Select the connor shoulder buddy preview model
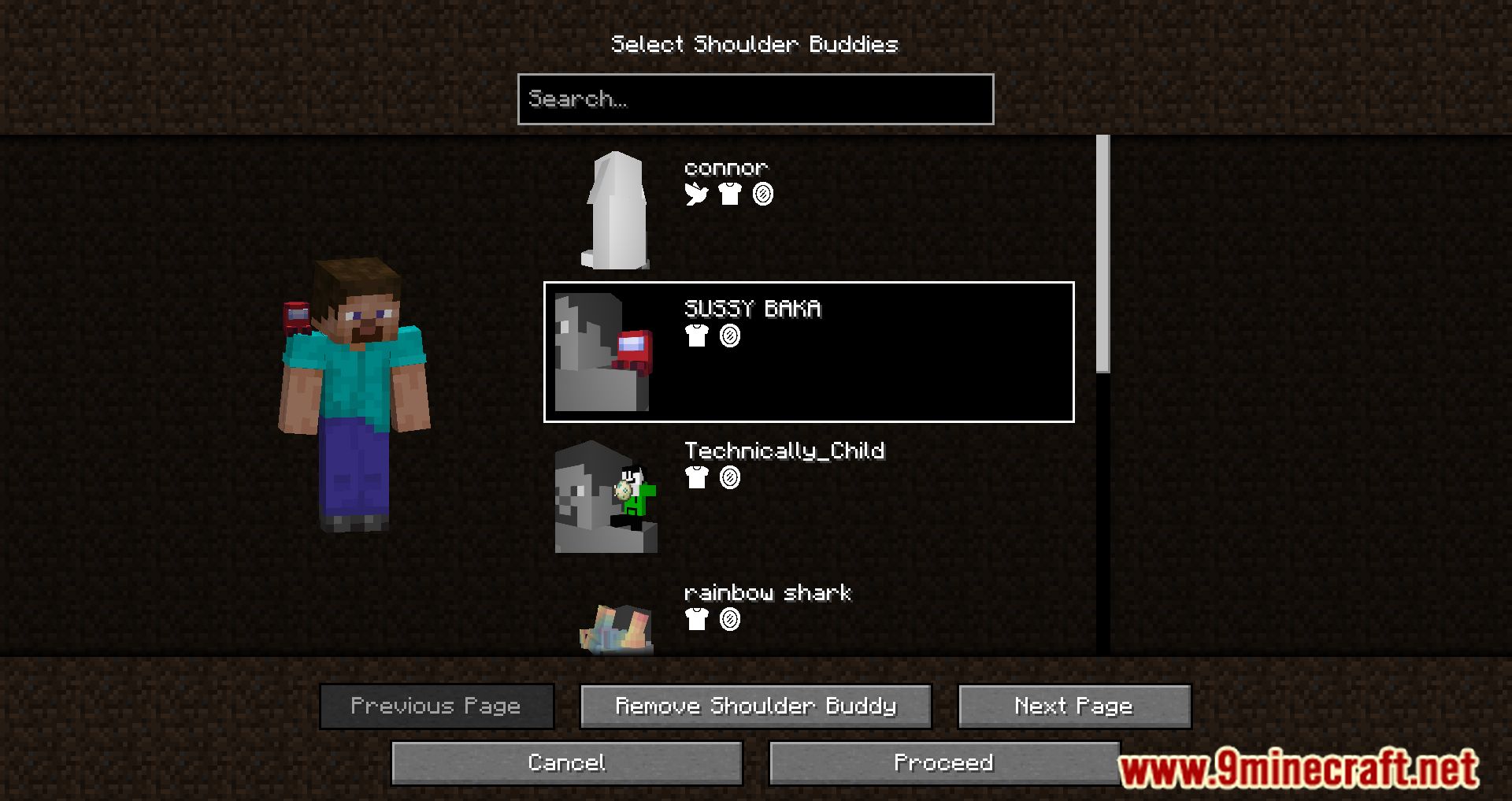The width and height of the screenshot is (1512, 801). pos(616,211)
